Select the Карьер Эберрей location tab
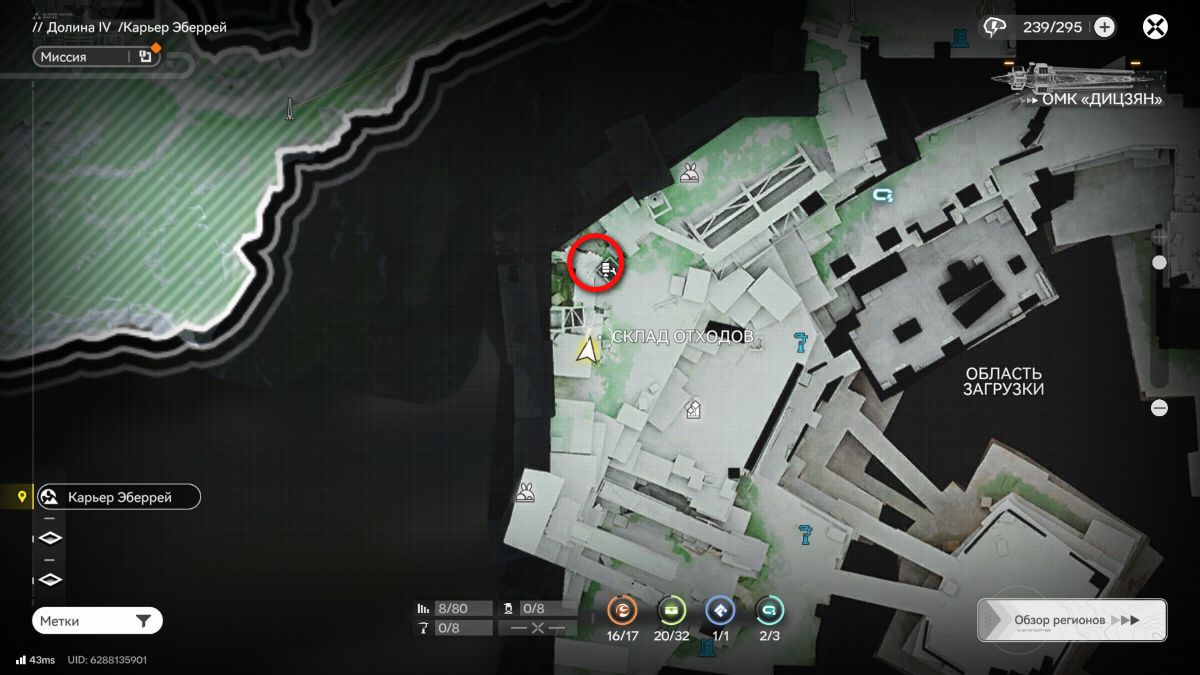1200x675 pixels. pos(118,497)
